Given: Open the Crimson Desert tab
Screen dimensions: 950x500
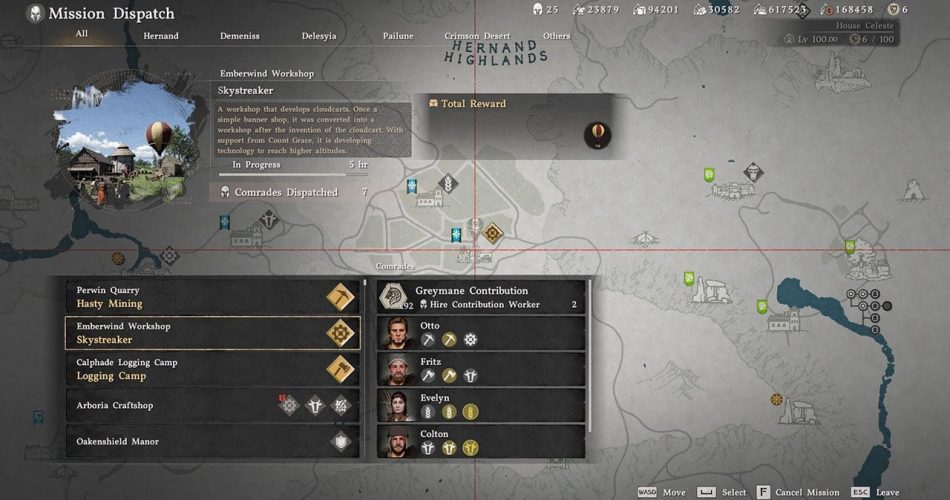Looking at the screenshot, I should point(477,36).
